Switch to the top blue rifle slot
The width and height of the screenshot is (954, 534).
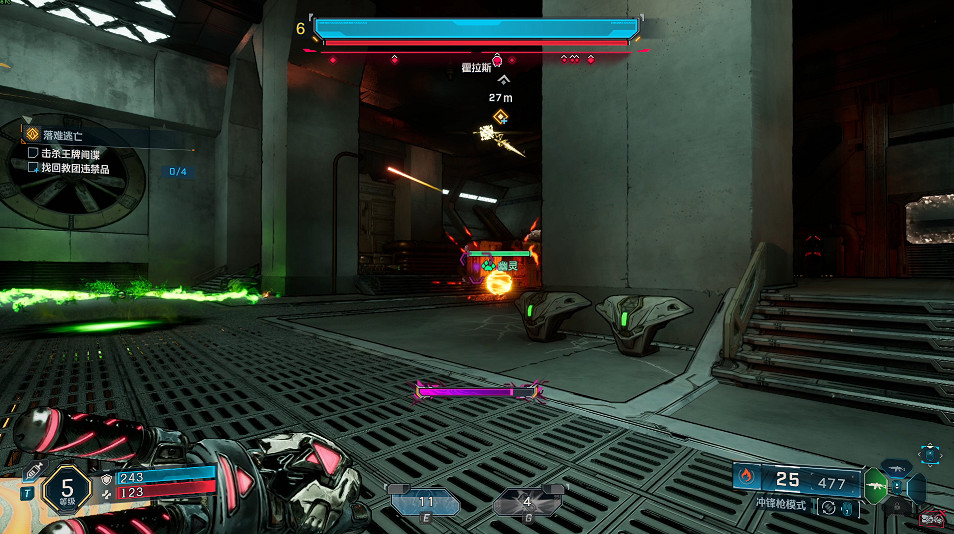(x=896, y=468)
